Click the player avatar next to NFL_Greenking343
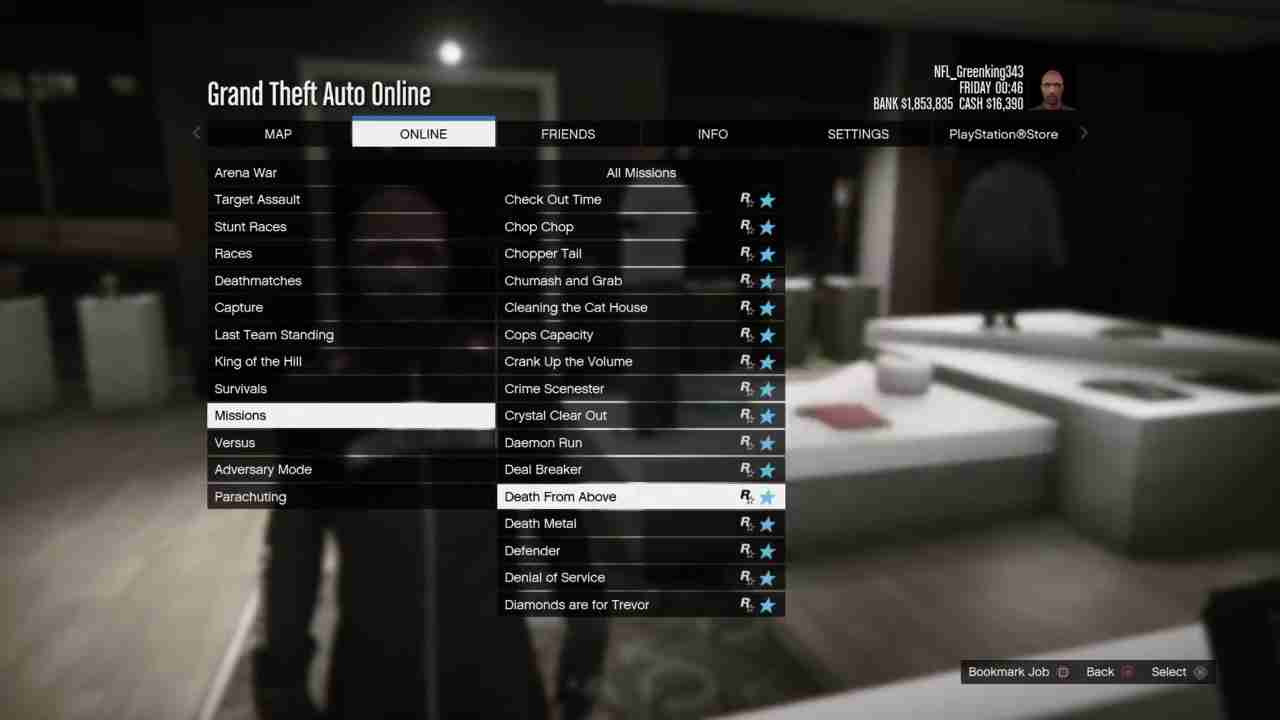This screenshot has width=1280, height=720. pyautogui.click(x=1052, y=87)
